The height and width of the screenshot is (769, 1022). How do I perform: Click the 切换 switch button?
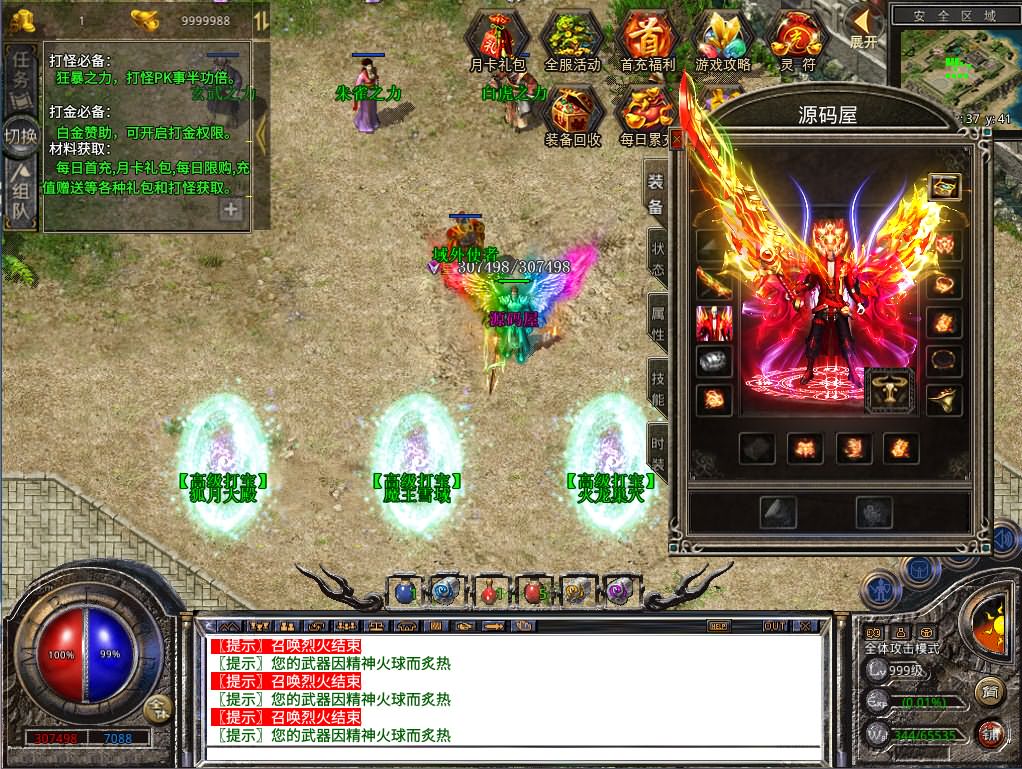[x=20, y=135]
